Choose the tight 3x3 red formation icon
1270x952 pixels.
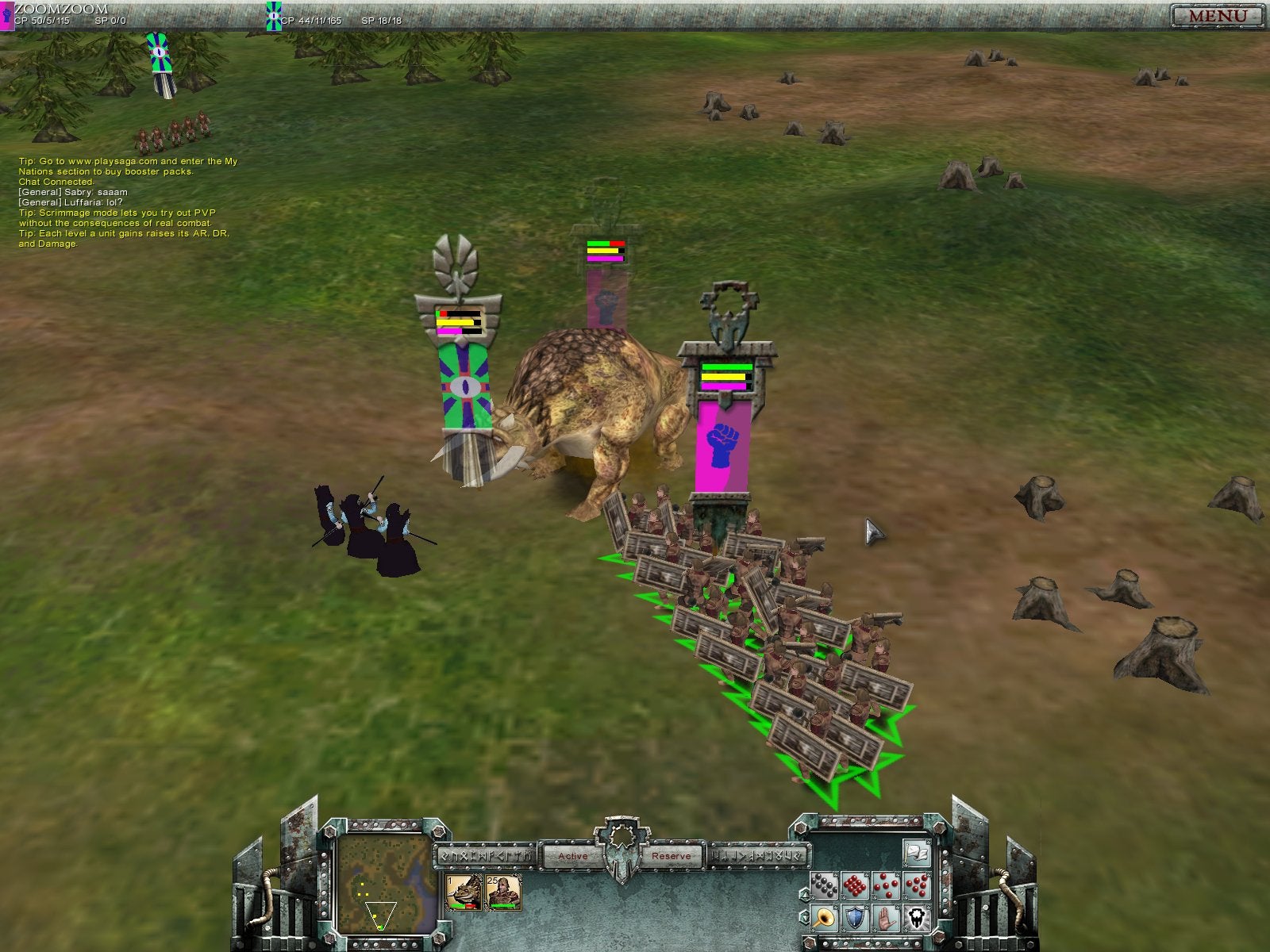(x=855, y=885)
